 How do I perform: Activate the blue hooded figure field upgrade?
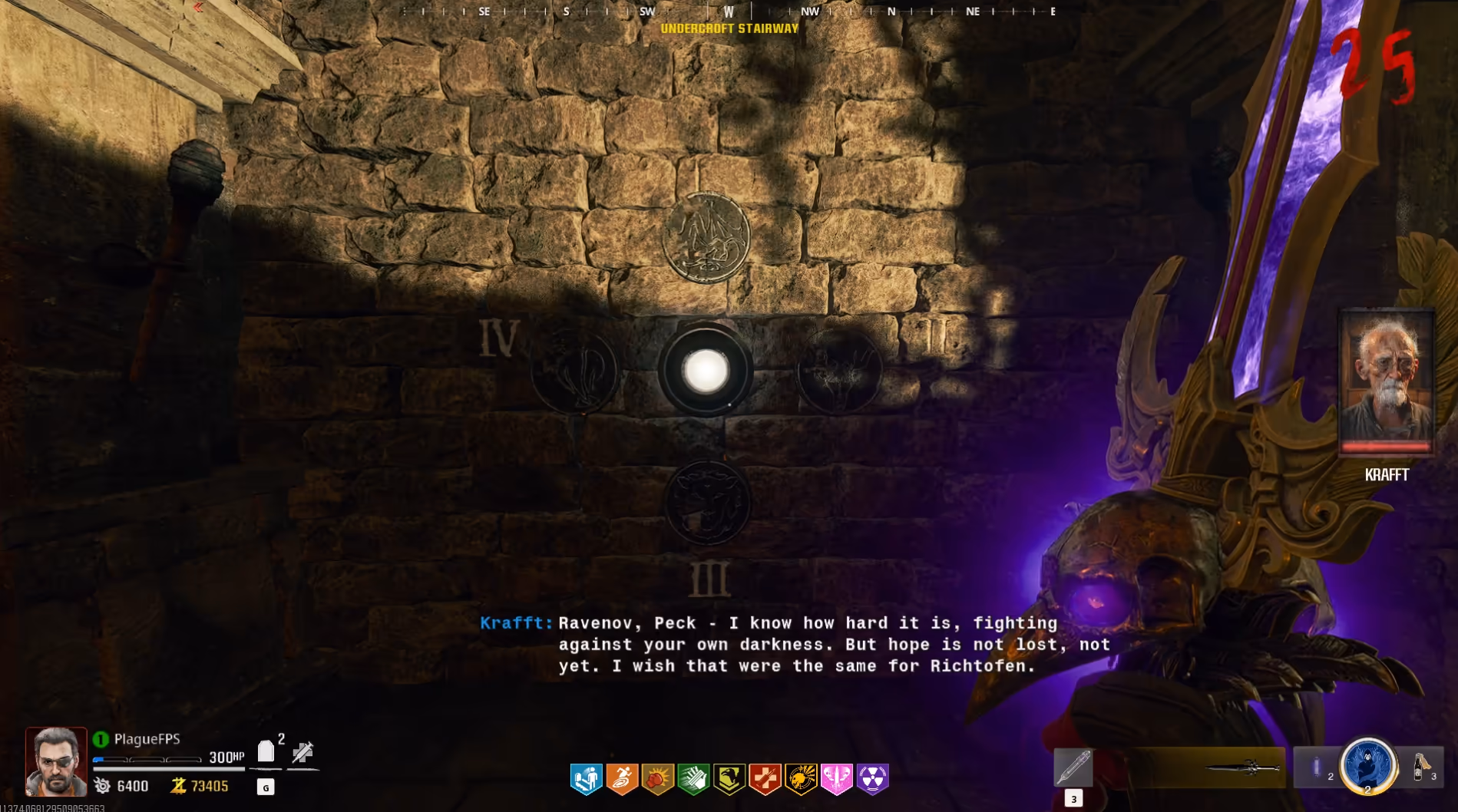pyautogui.click(x=1367, y=765)
